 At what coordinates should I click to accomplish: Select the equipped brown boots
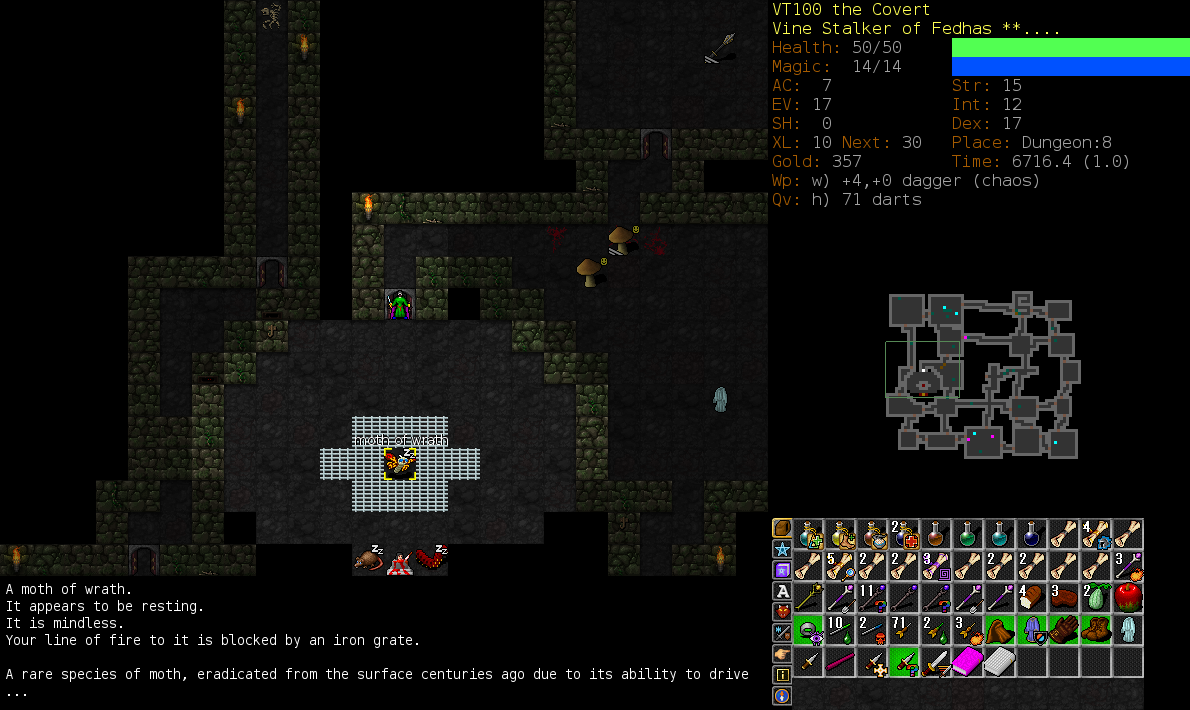tap(1096, 630)
